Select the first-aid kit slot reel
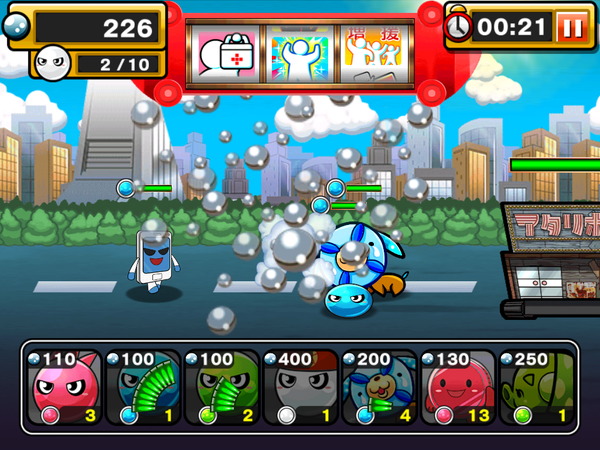This screenshot has height=450, width=600. coord(226,53)
